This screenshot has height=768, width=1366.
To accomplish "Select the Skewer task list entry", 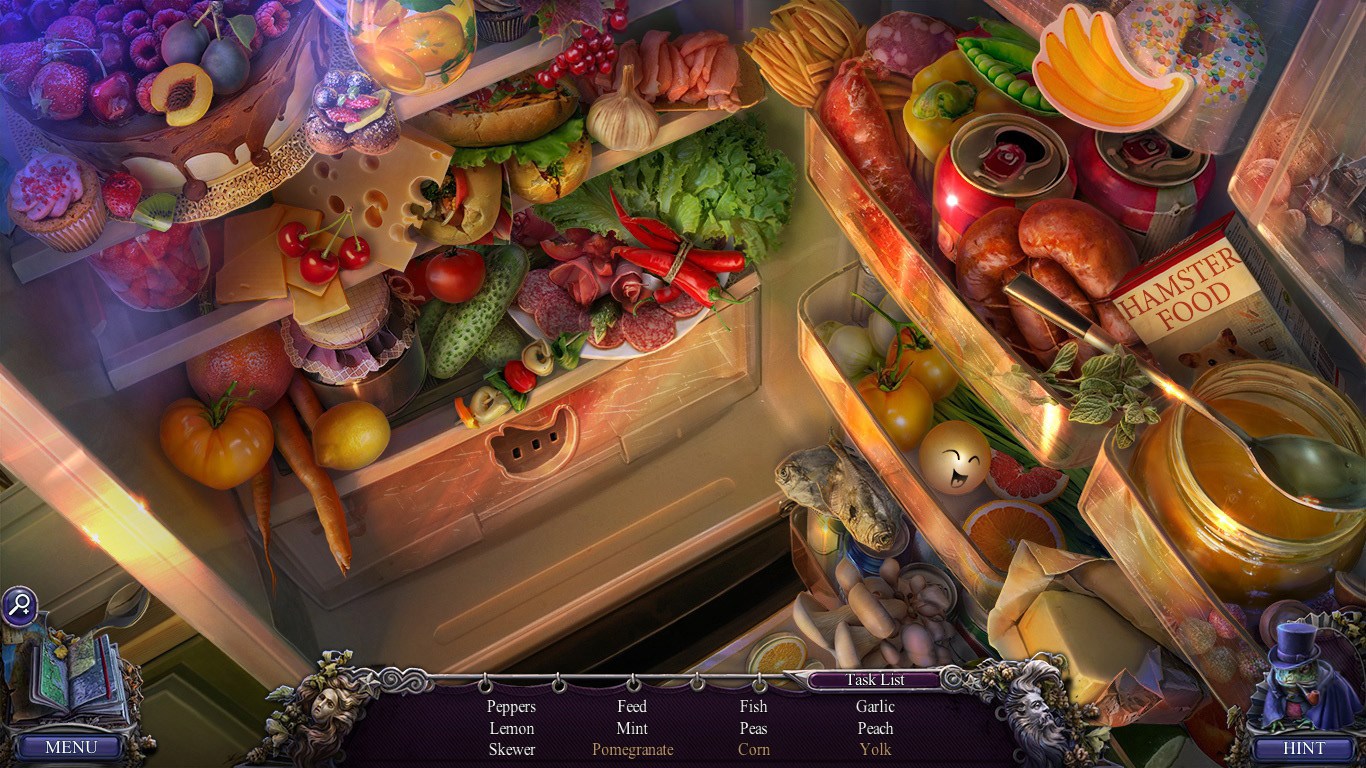I will [x=511, y=749].
